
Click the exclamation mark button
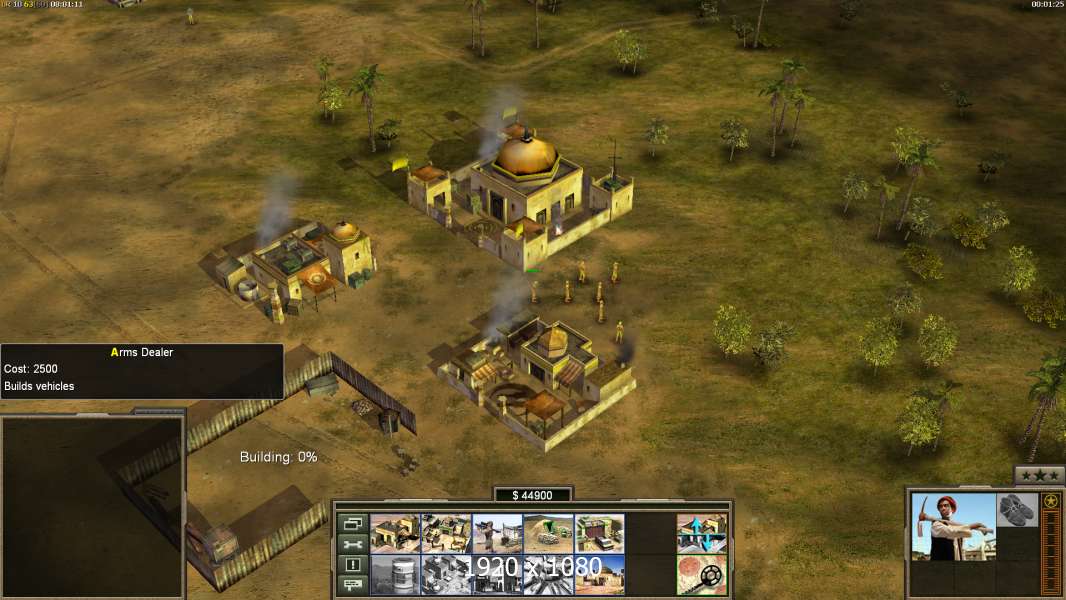[352, 565]
